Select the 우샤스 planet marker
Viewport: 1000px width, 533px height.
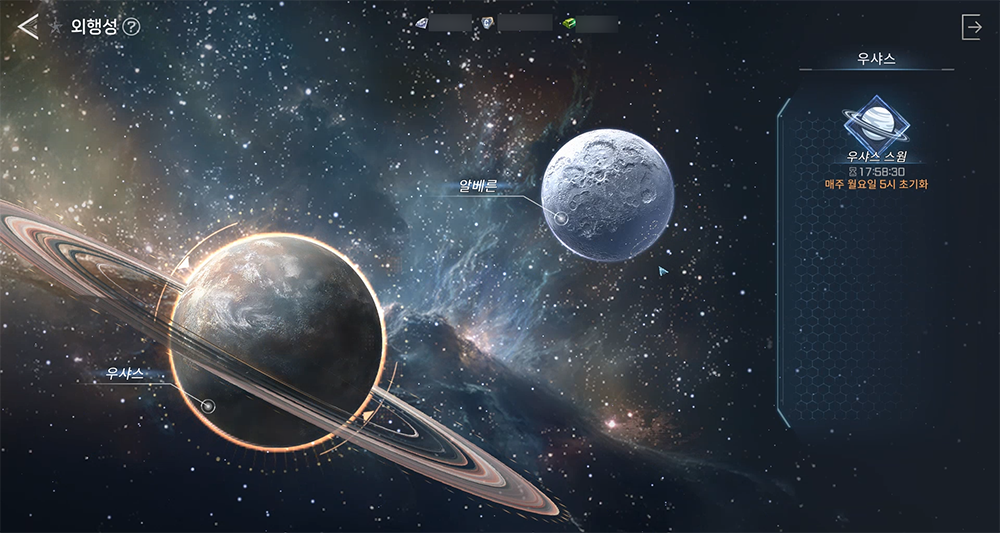pyautogui.click(x=208, y=406)
